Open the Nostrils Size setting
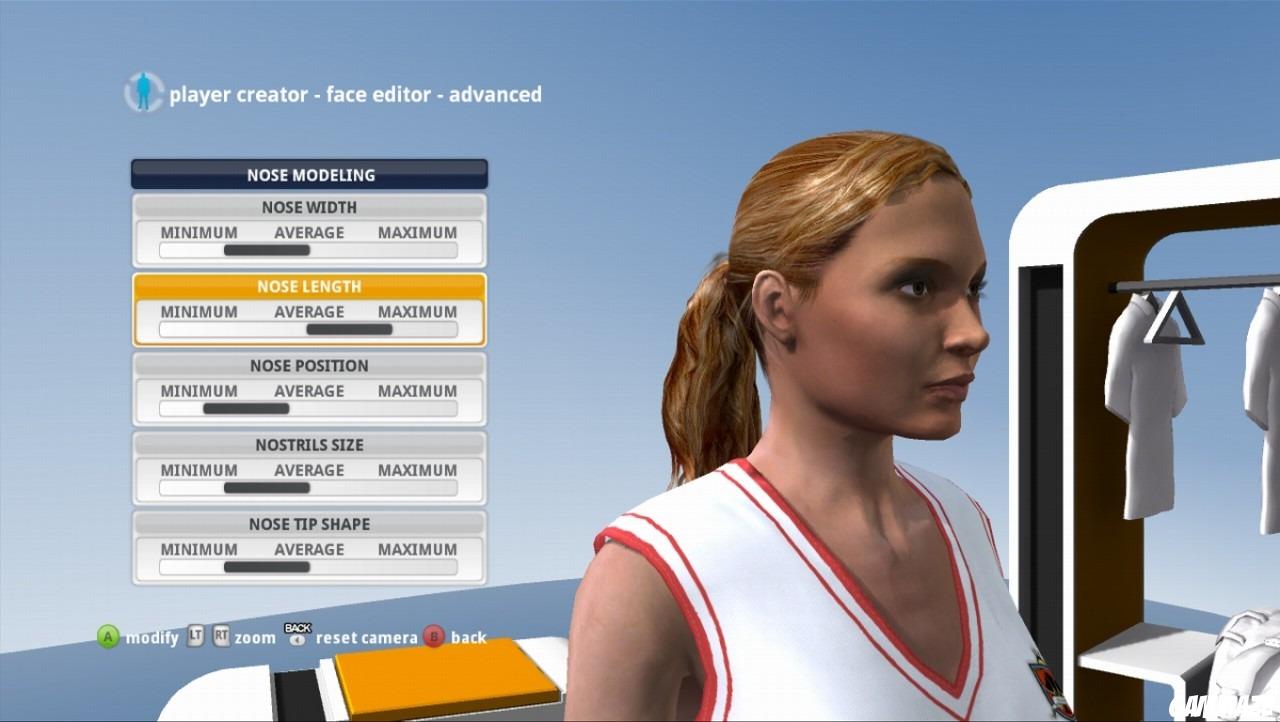The width and height of the screenshot is (1280, 722). click(x=309, y=445)
